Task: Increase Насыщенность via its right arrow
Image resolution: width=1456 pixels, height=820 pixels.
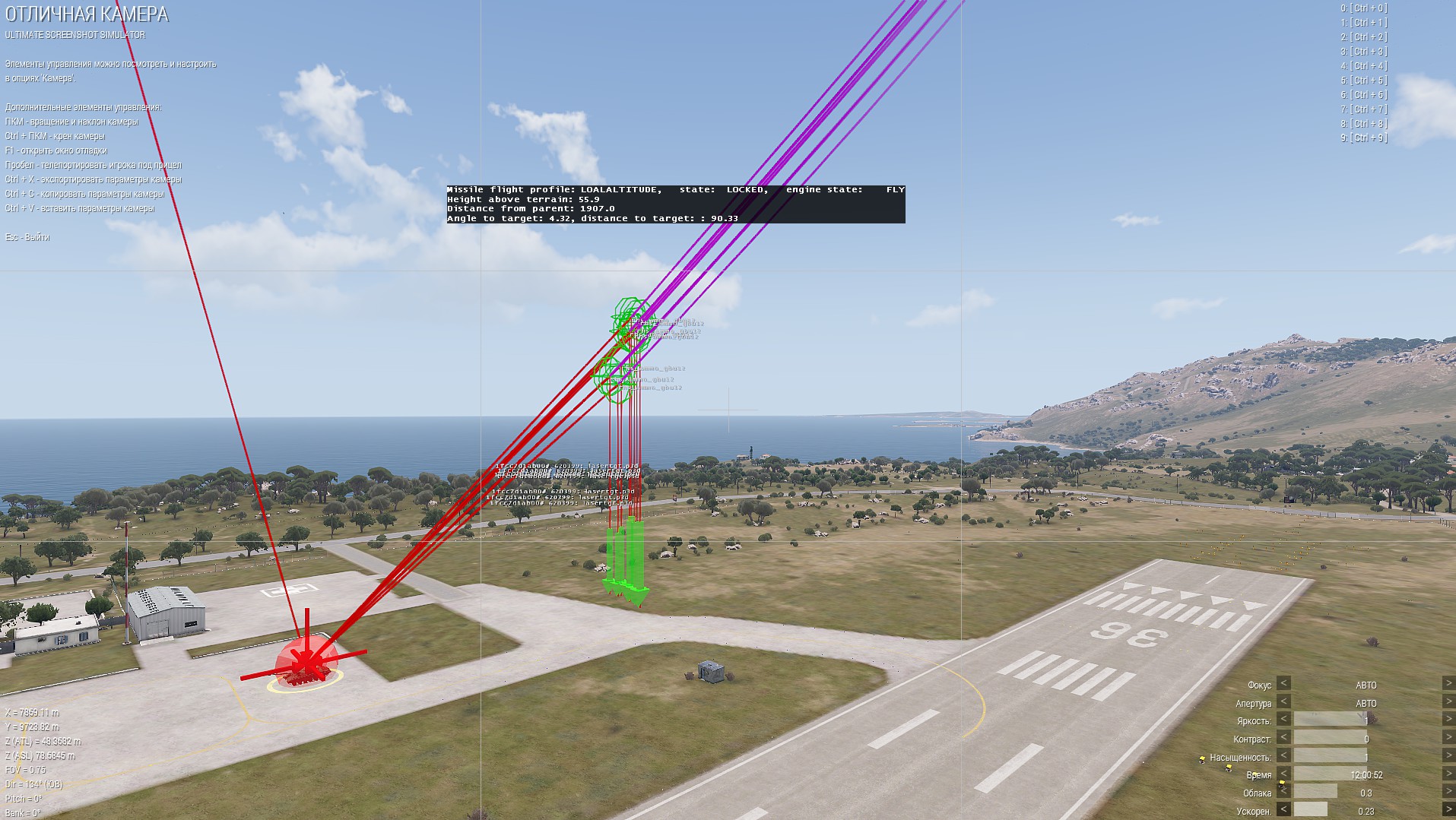Action: pyautogui.click(x=1448, y=755)
